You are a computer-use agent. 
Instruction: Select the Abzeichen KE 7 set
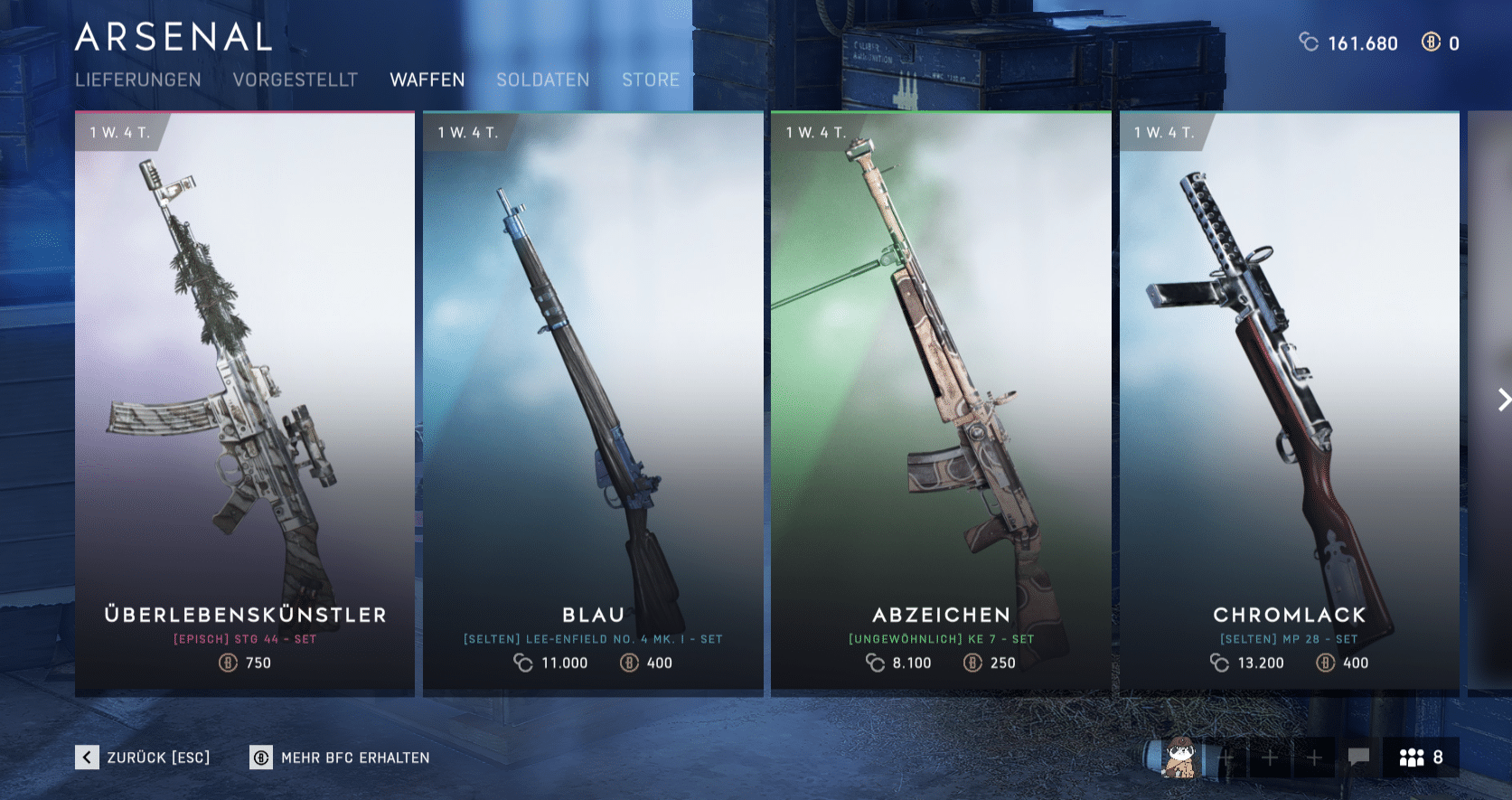coord(941,403)
